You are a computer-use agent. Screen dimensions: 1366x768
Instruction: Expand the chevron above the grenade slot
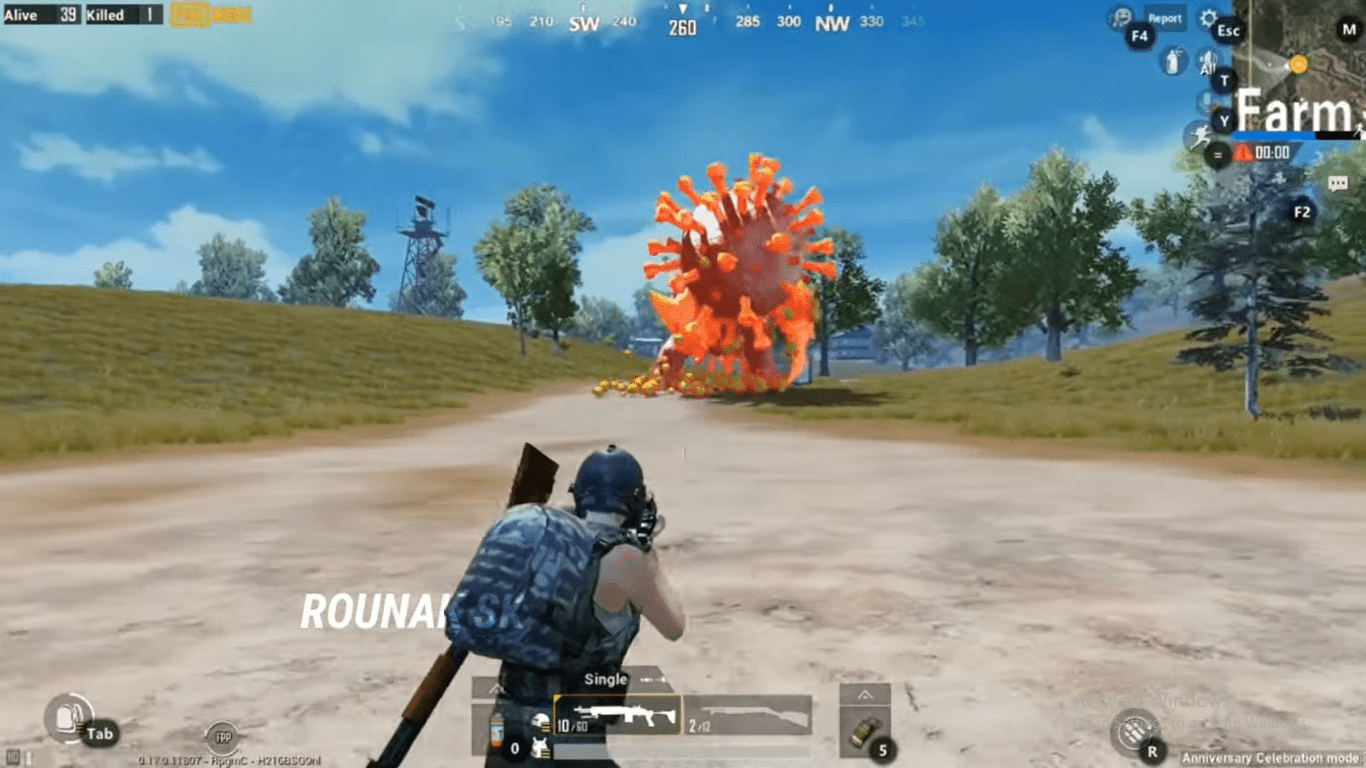865,694
